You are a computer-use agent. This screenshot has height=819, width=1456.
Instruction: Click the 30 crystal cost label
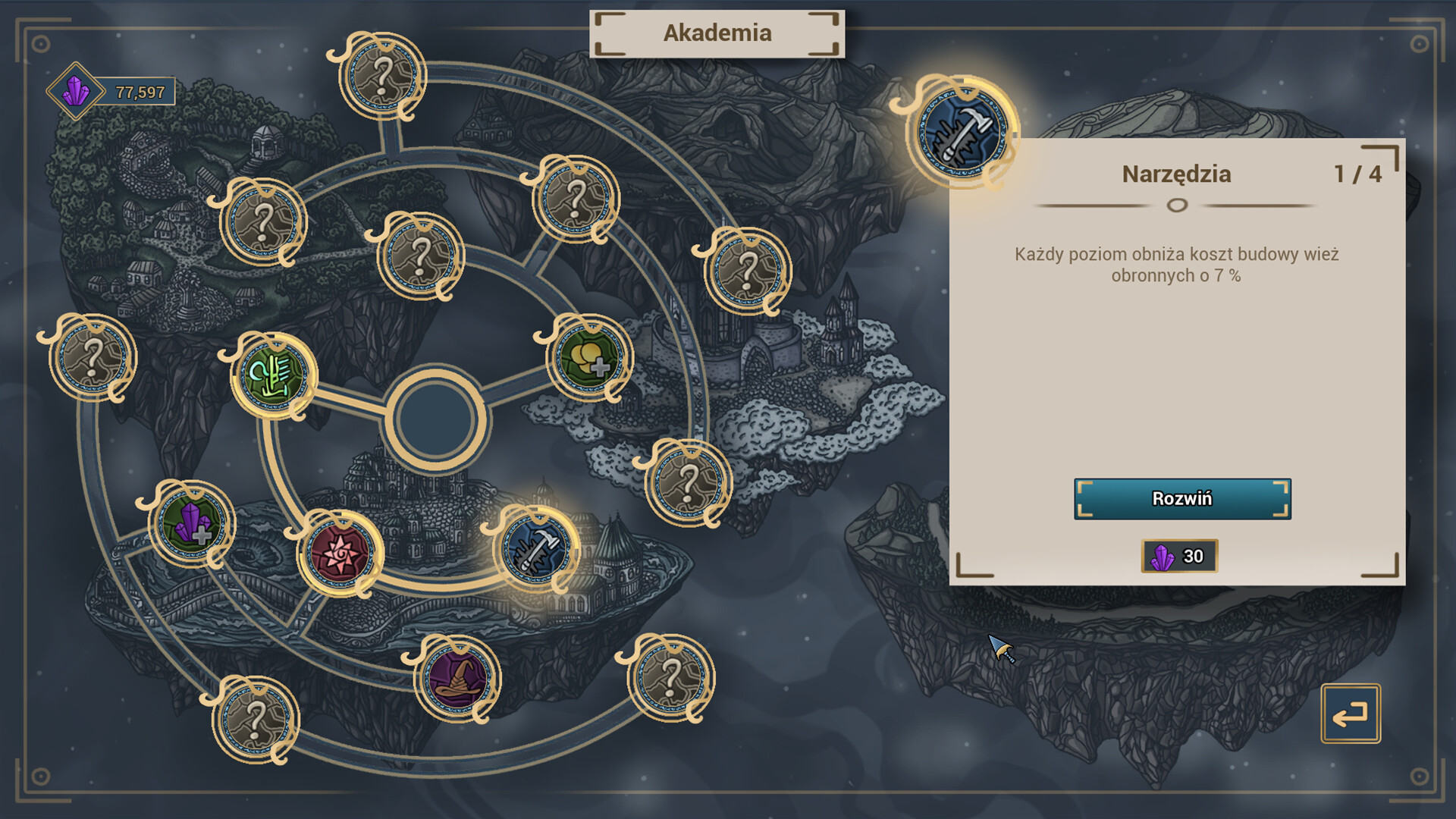(x=1179, y=556)
